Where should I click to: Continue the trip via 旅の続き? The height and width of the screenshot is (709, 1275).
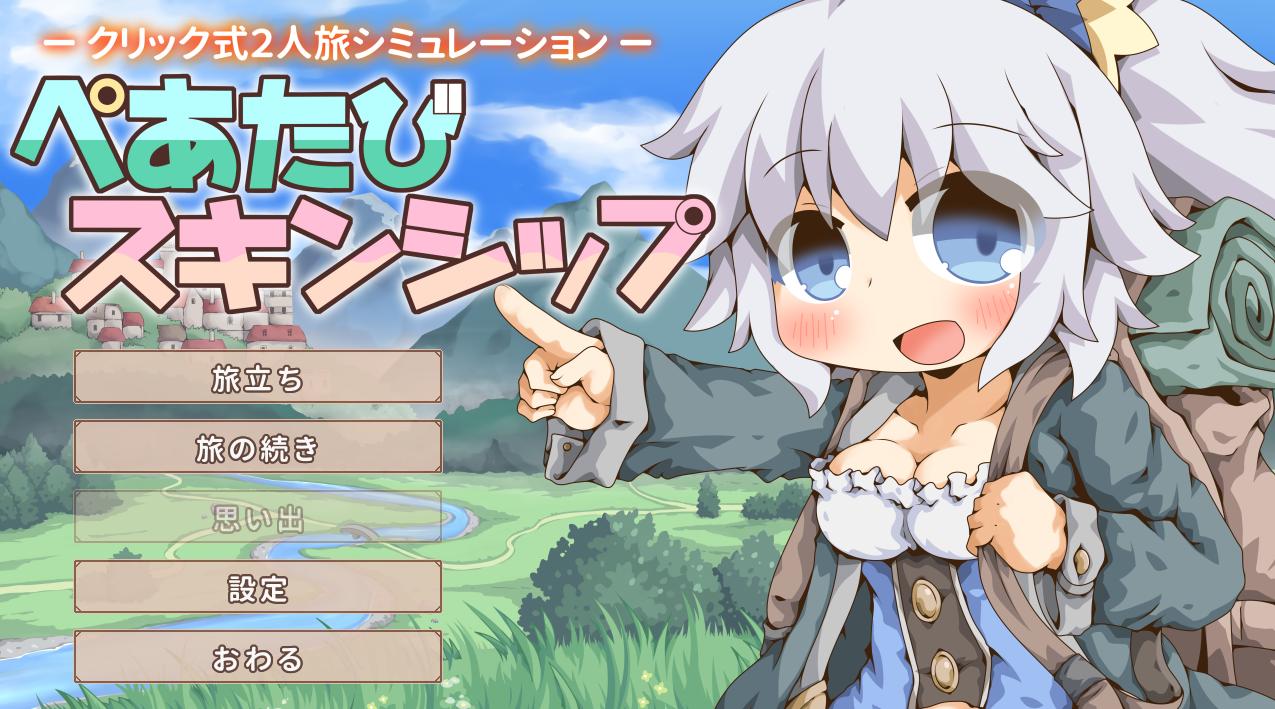coord(257,448)
